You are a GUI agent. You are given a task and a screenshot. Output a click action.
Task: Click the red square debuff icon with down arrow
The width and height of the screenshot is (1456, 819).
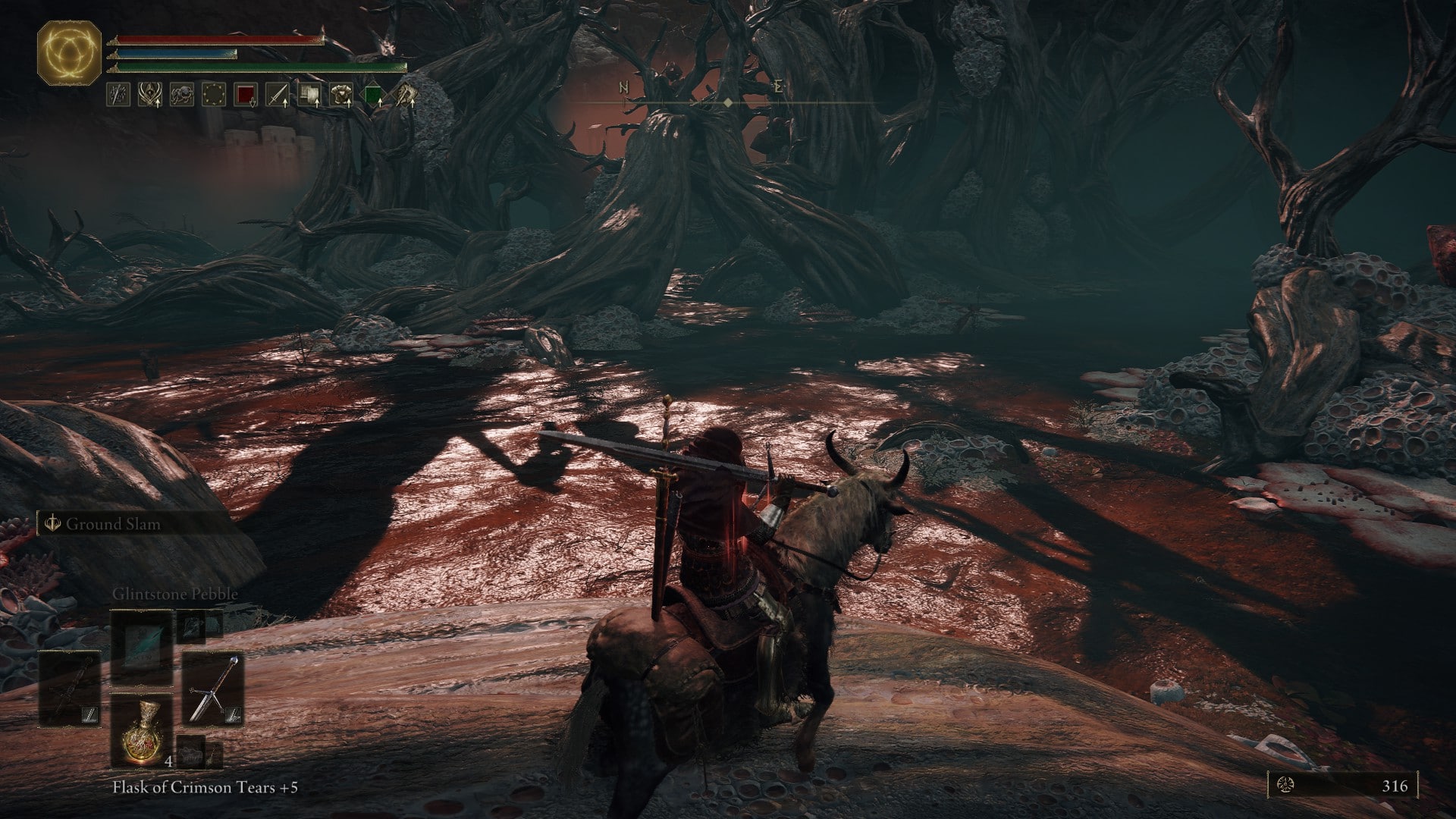[x=246, y=93]
